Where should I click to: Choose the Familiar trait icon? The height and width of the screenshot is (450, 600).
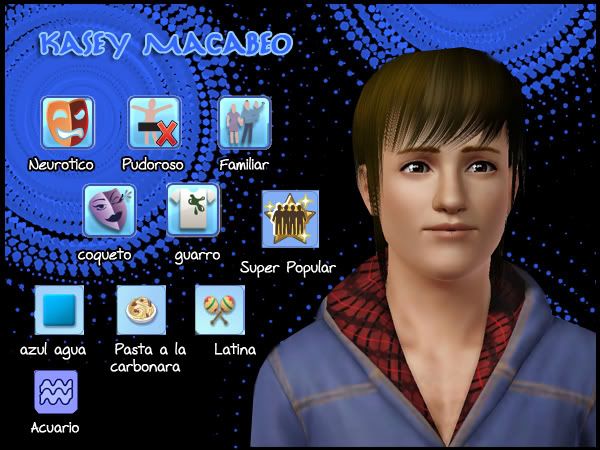(244, 122)
